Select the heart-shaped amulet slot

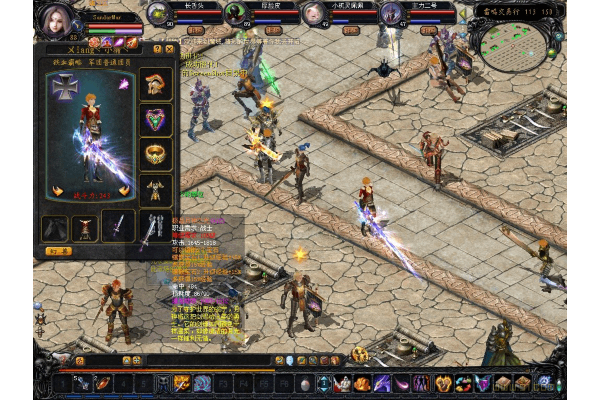pyautogui.click(x=155, y=119)
